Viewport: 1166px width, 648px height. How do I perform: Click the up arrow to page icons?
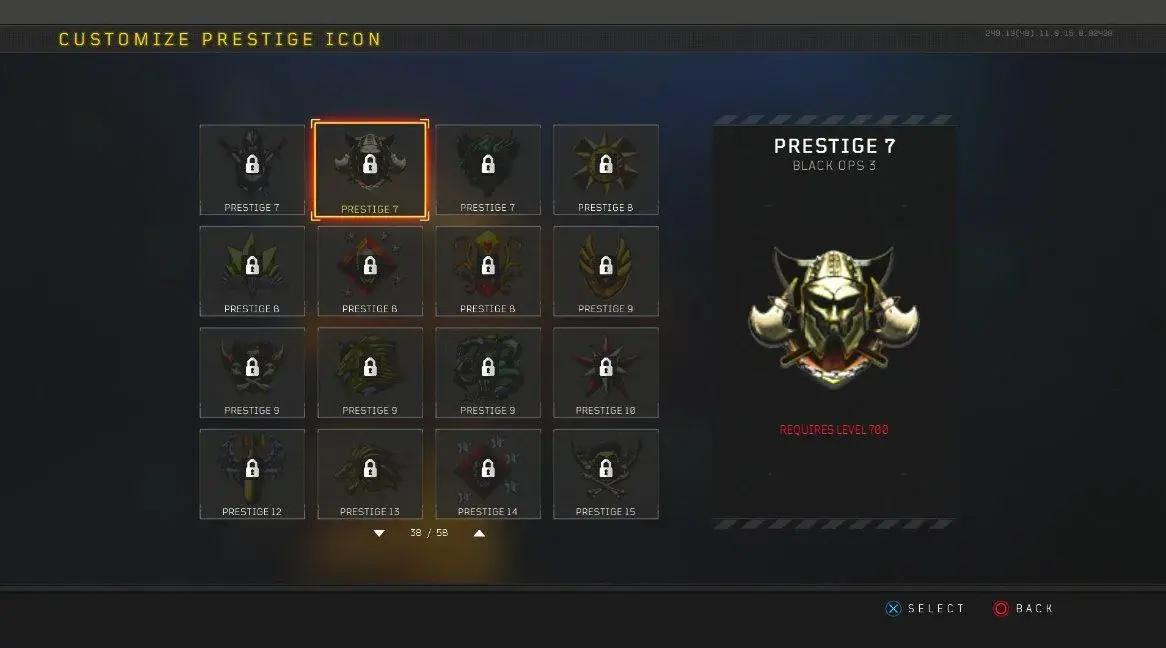(x=479, y=534)
